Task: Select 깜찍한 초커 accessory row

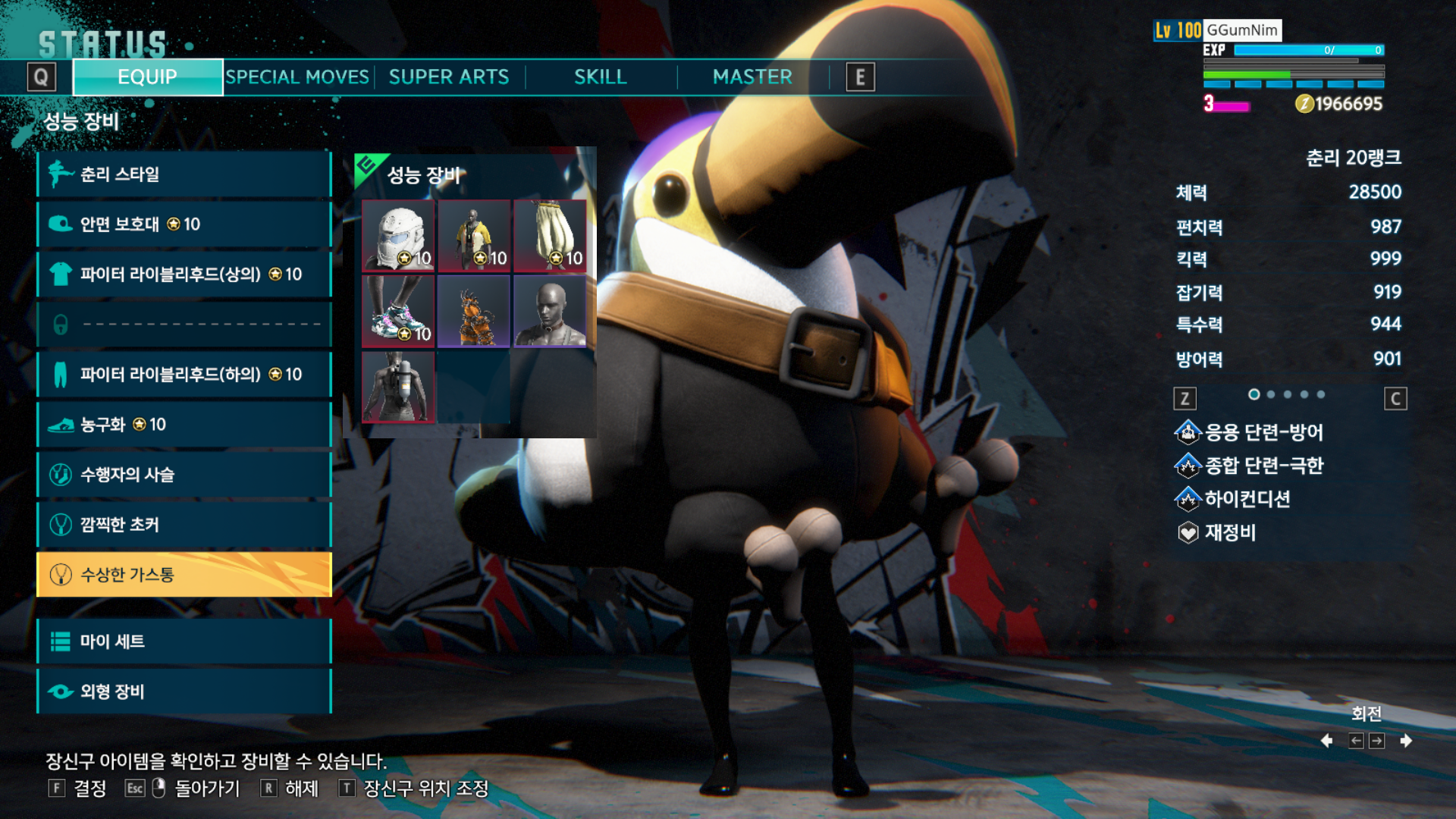Action: point(184,525)
